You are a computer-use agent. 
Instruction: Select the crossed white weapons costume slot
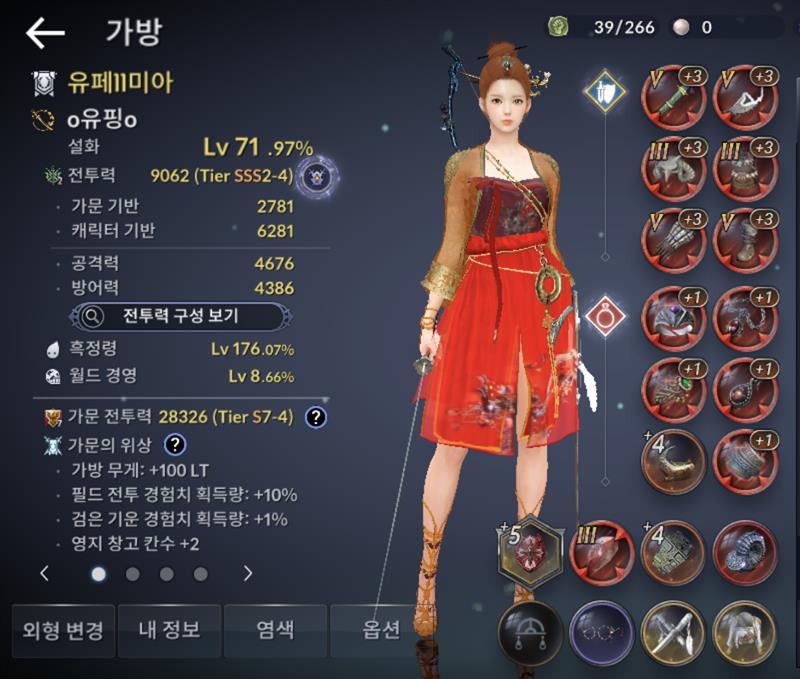(x=673, y=632)
